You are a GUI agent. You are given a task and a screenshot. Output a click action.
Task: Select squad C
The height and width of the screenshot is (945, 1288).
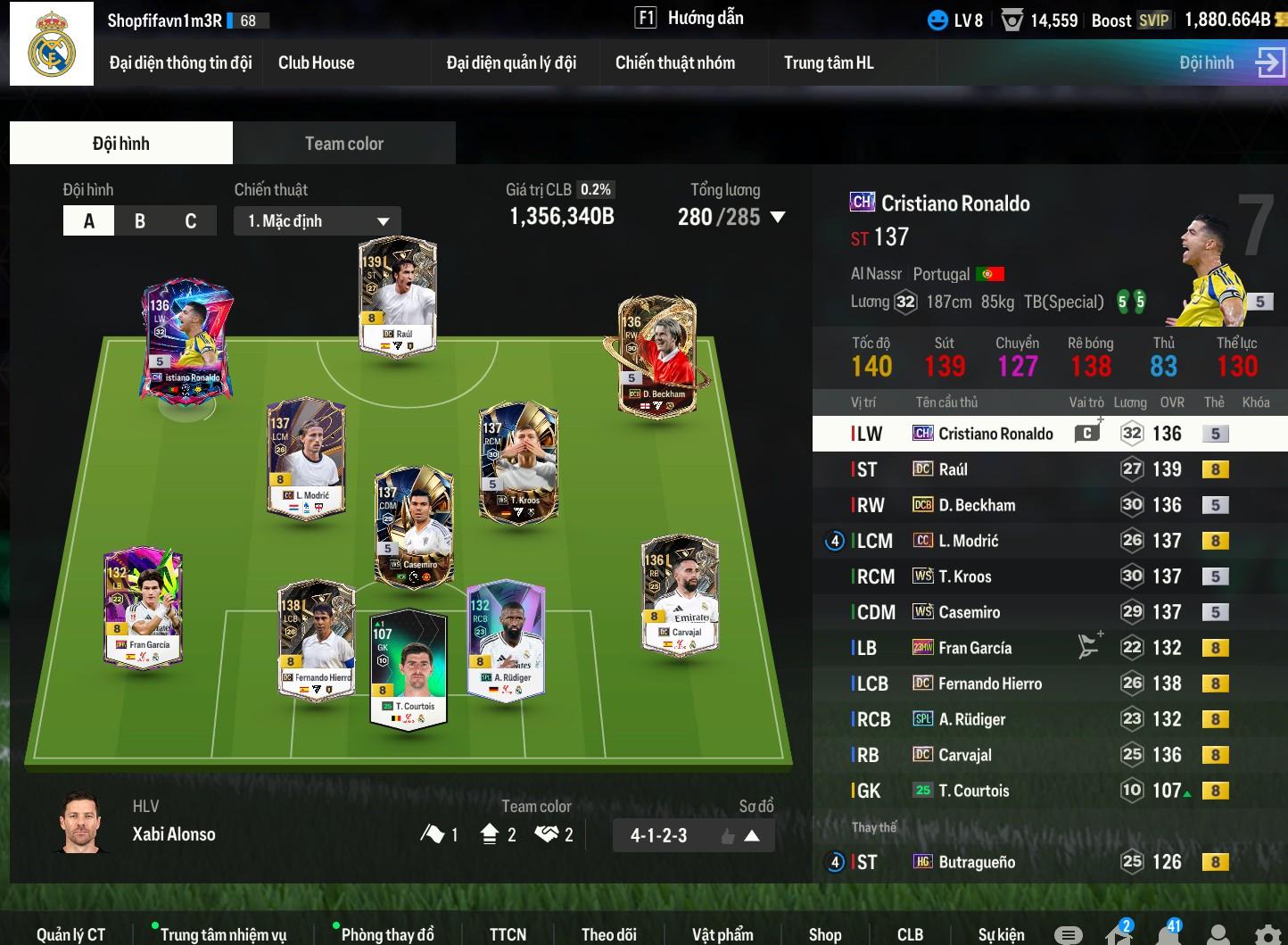tap(190, 221)
